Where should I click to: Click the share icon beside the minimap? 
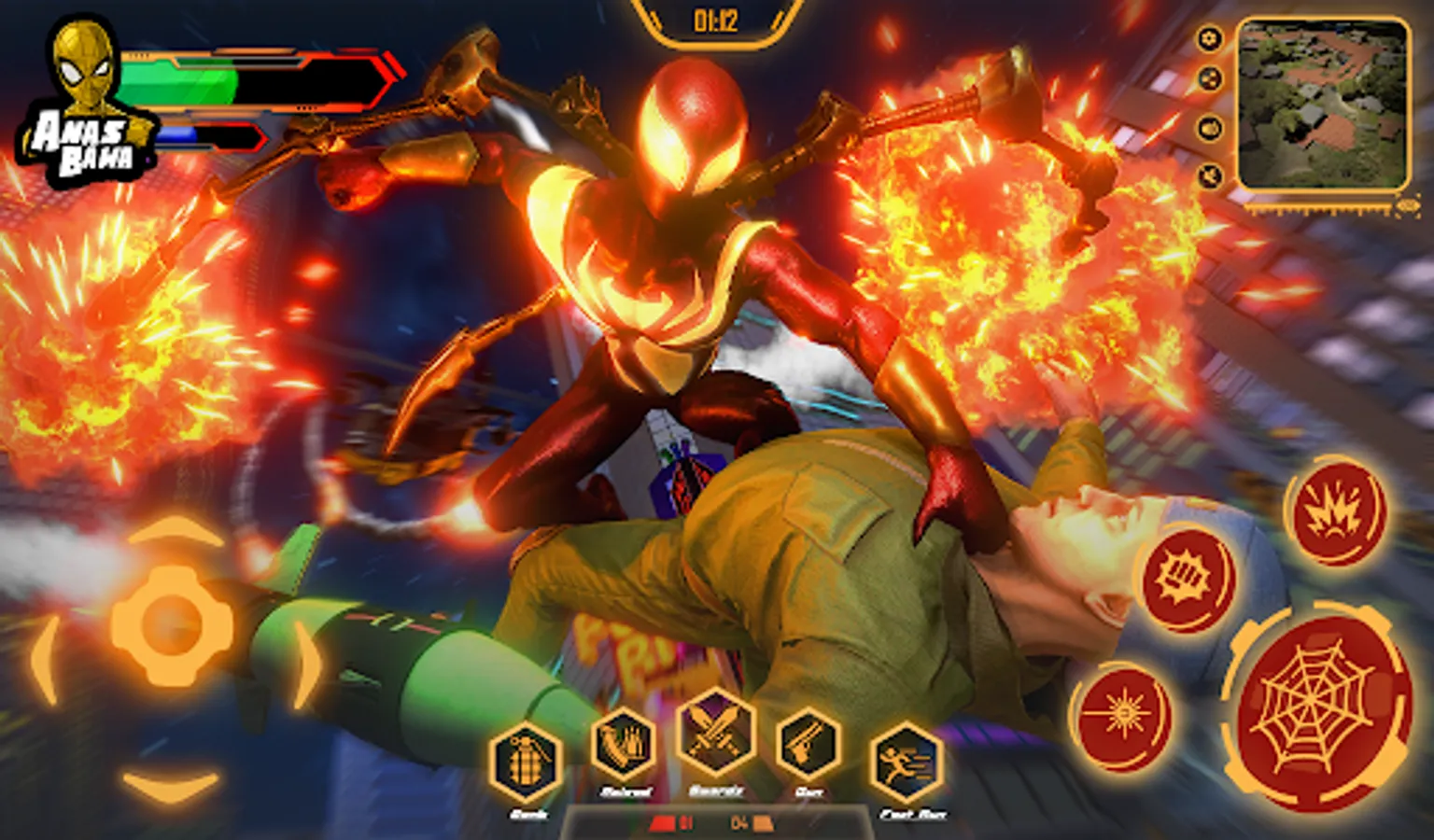click(x=1210, y=80)
